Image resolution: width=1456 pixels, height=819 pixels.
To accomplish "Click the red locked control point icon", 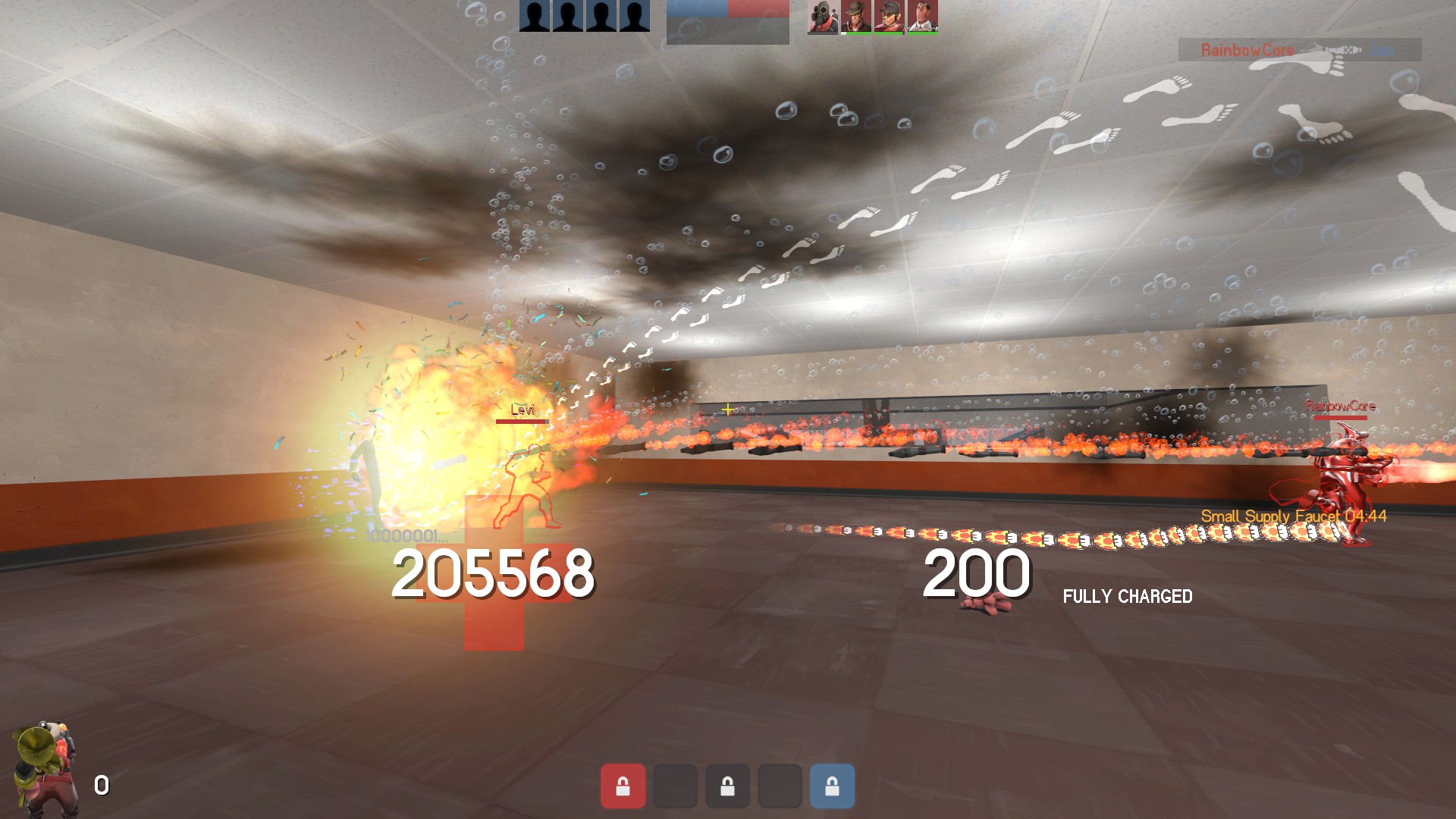I will [x=623, y=786].
